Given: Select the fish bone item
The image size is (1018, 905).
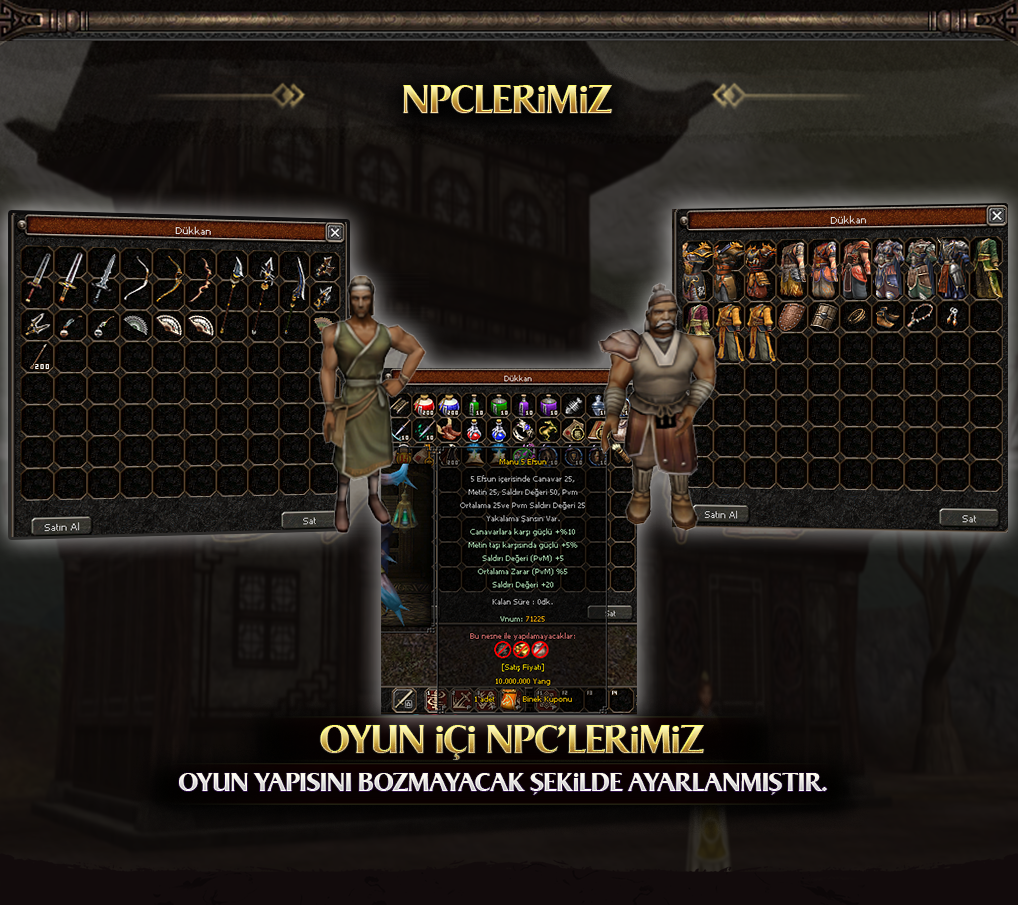Looking at the screenshot, I should coord(574,404).
